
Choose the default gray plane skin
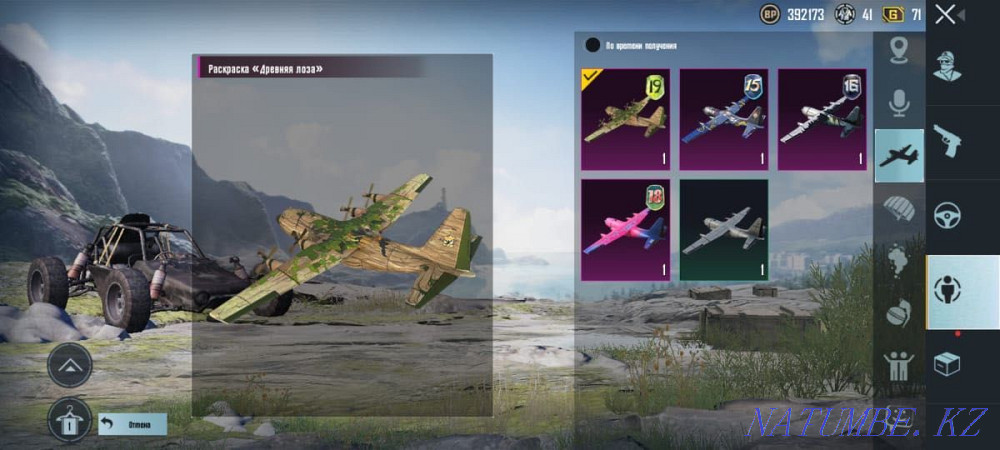click(x=723, y=229)
